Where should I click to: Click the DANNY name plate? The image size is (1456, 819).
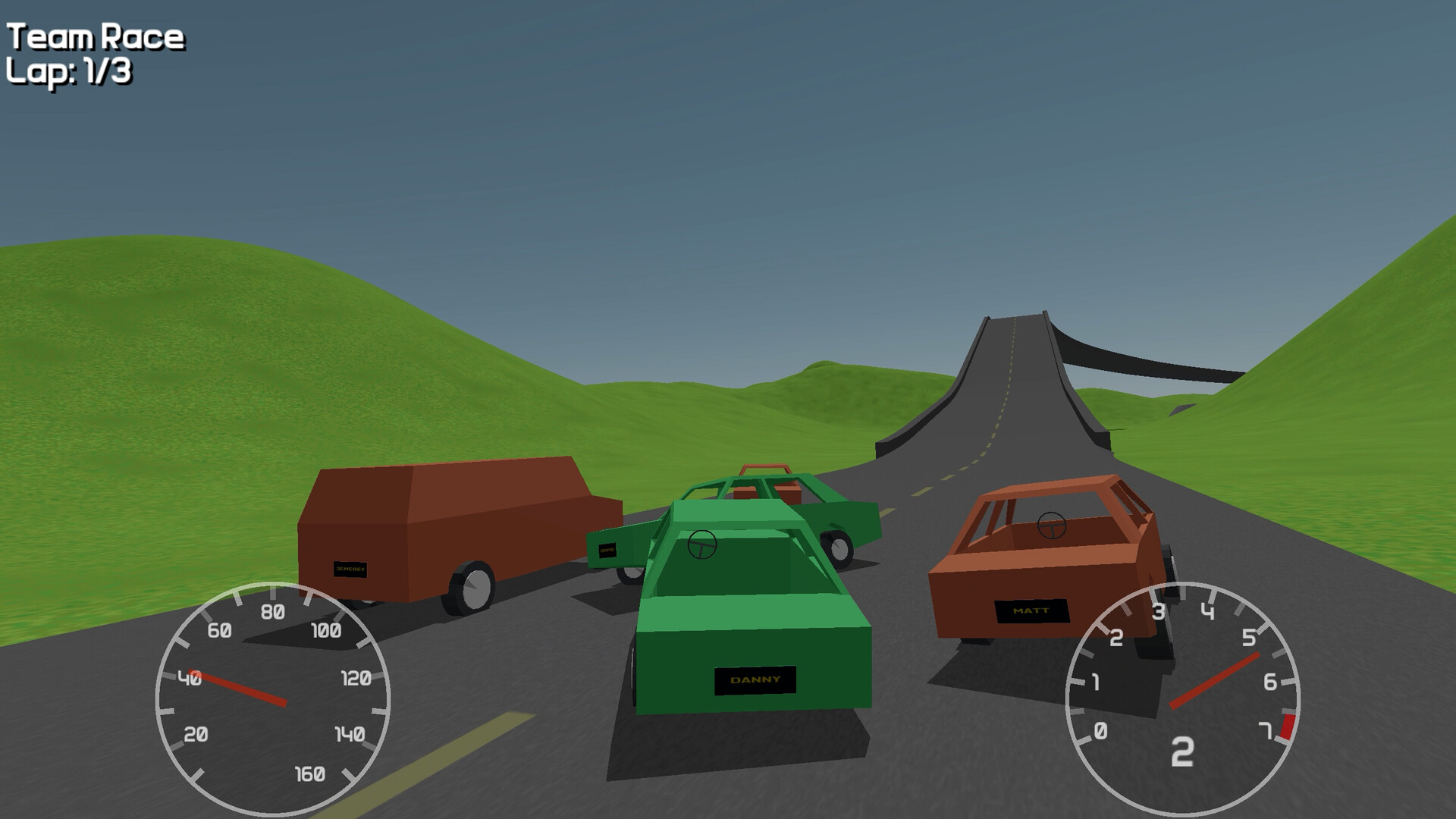tap(754, 682)
